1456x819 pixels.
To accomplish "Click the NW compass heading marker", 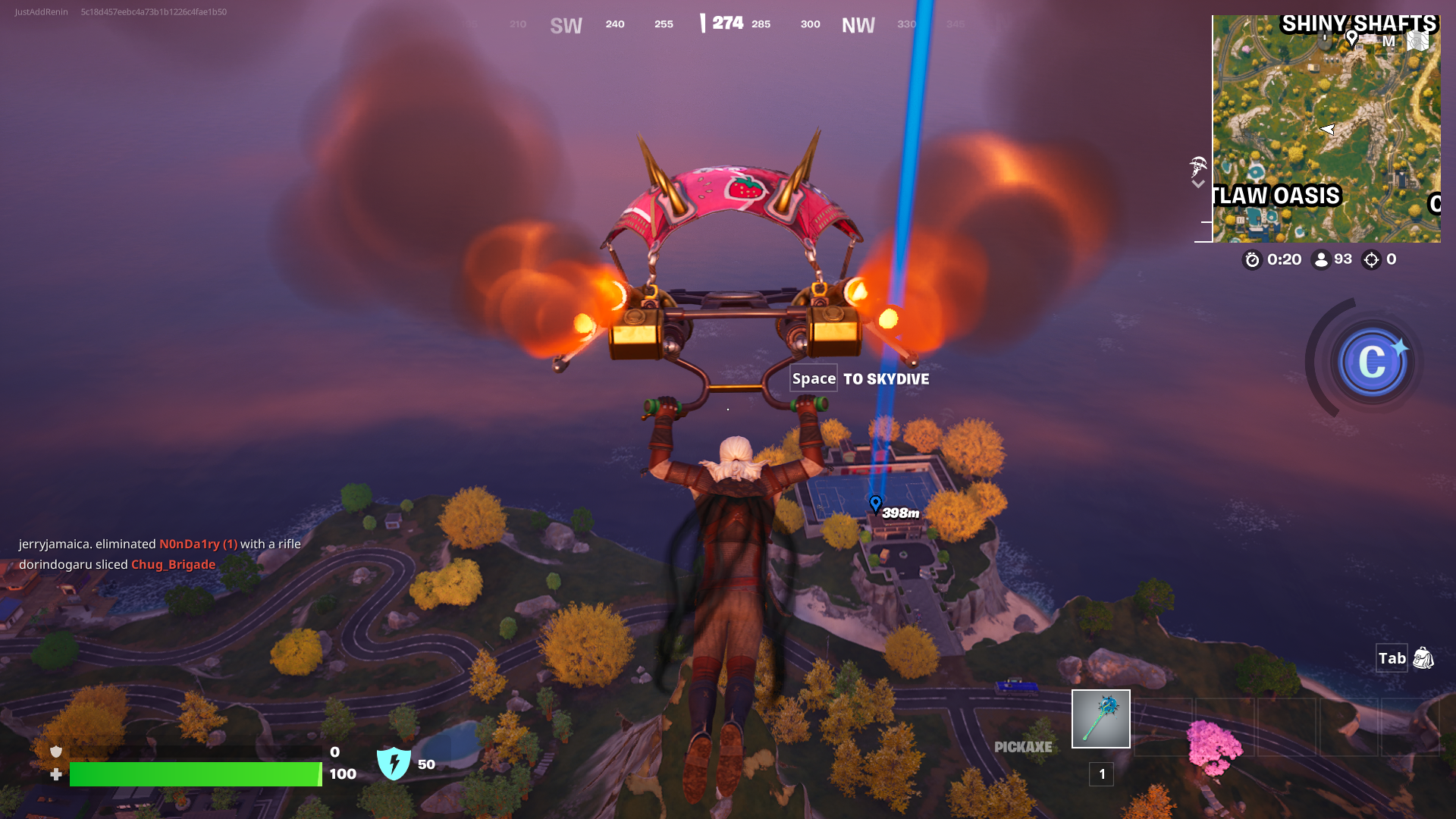I will (858, 24).
